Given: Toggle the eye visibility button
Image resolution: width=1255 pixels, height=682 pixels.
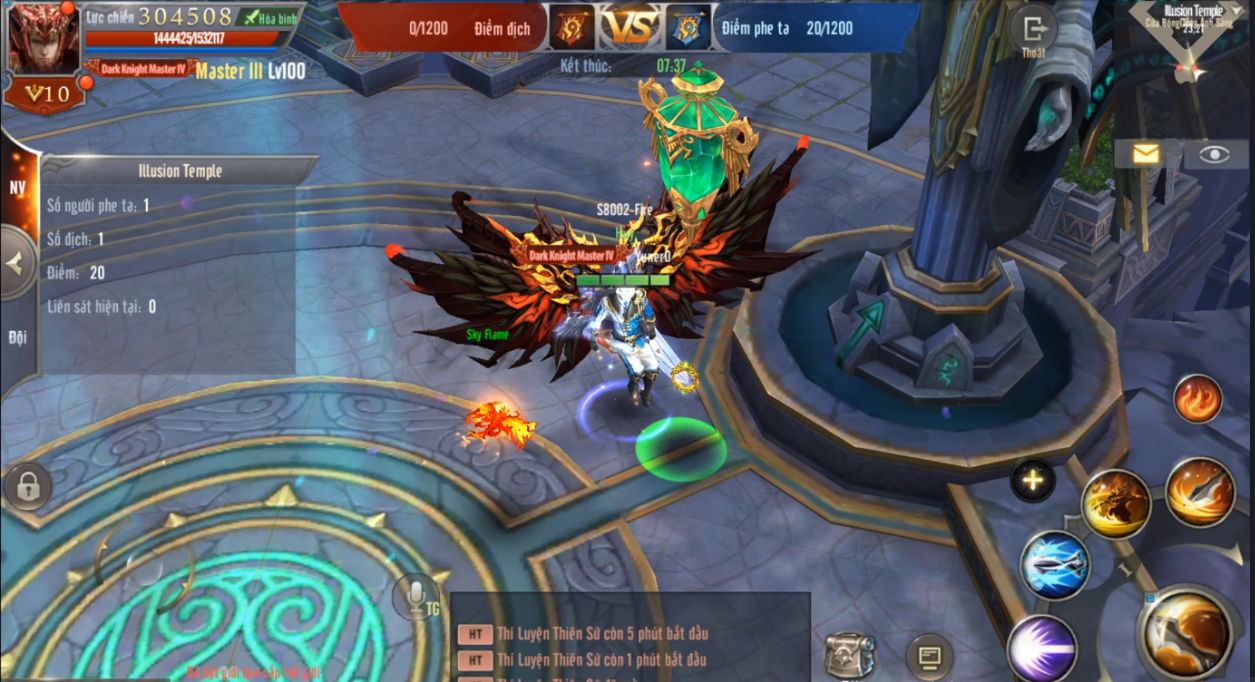Looking at the screenshot, I should click(x=1214, y=153).
